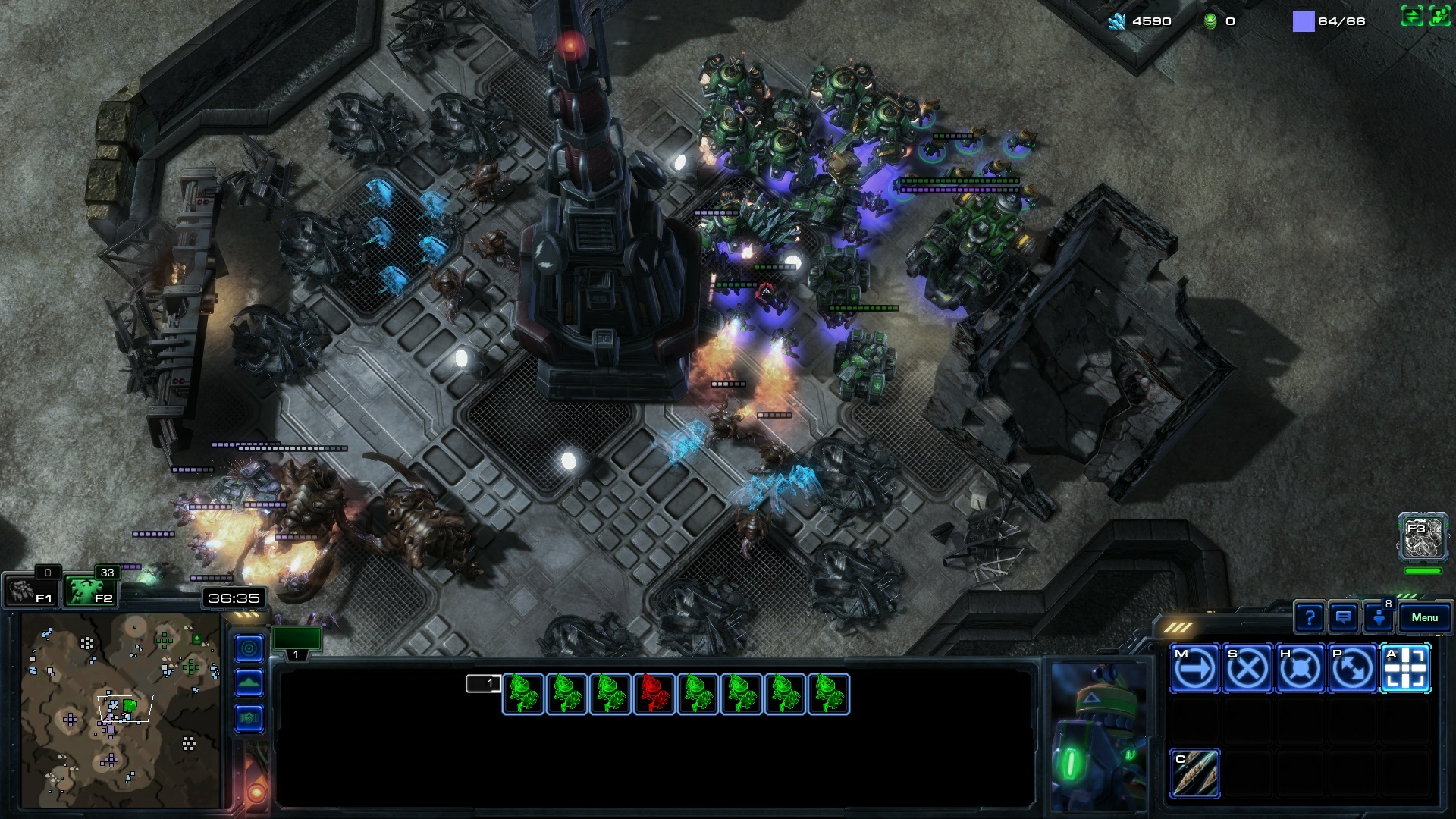Image resolution: width=1456 pixels, height=819 pixels.
Task: Use the spine-claw ability marked C
Action: (x=1194, y=773)
